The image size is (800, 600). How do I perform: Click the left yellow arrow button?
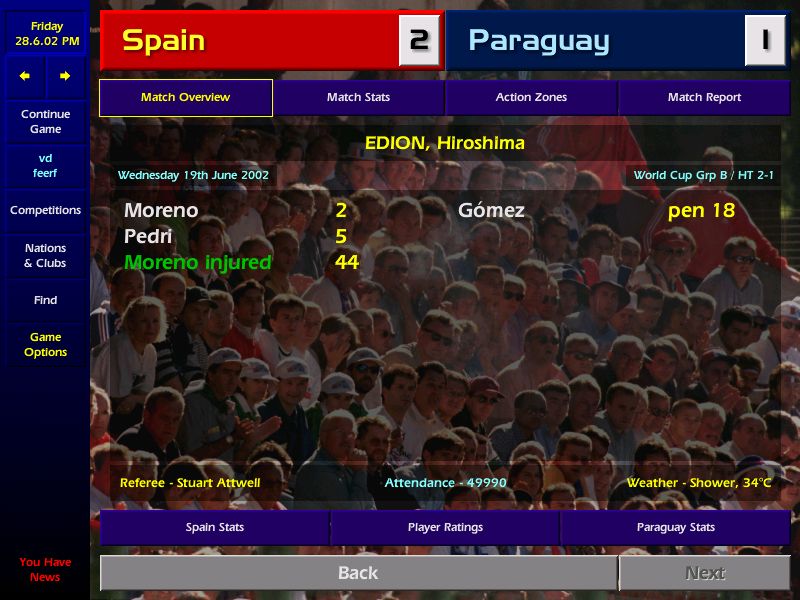pyautogui.click(x=25, y=76)
